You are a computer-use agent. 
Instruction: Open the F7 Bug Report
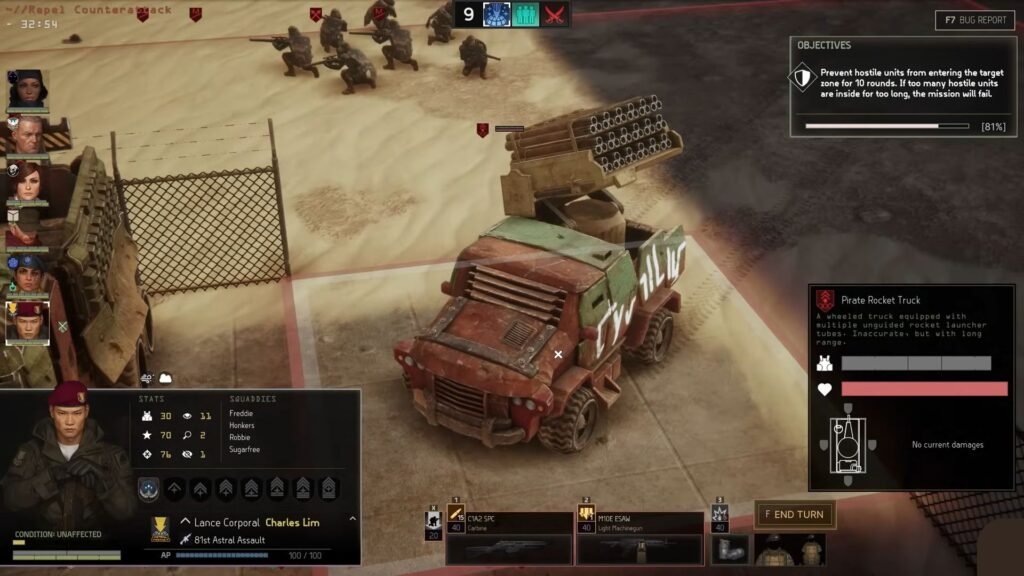975,20
